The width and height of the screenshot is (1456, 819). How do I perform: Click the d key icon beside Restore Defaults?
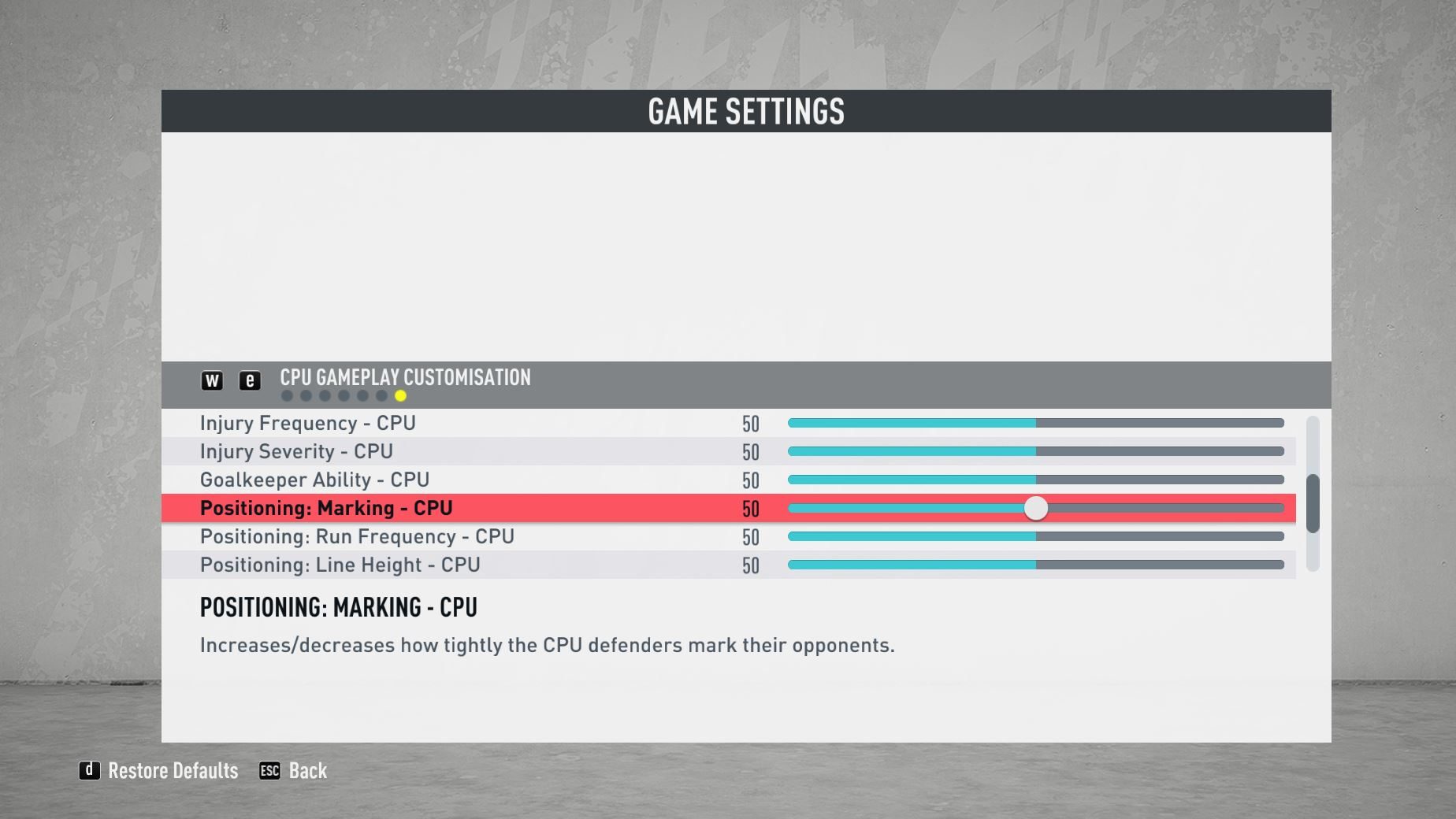[x=89, y=771]
